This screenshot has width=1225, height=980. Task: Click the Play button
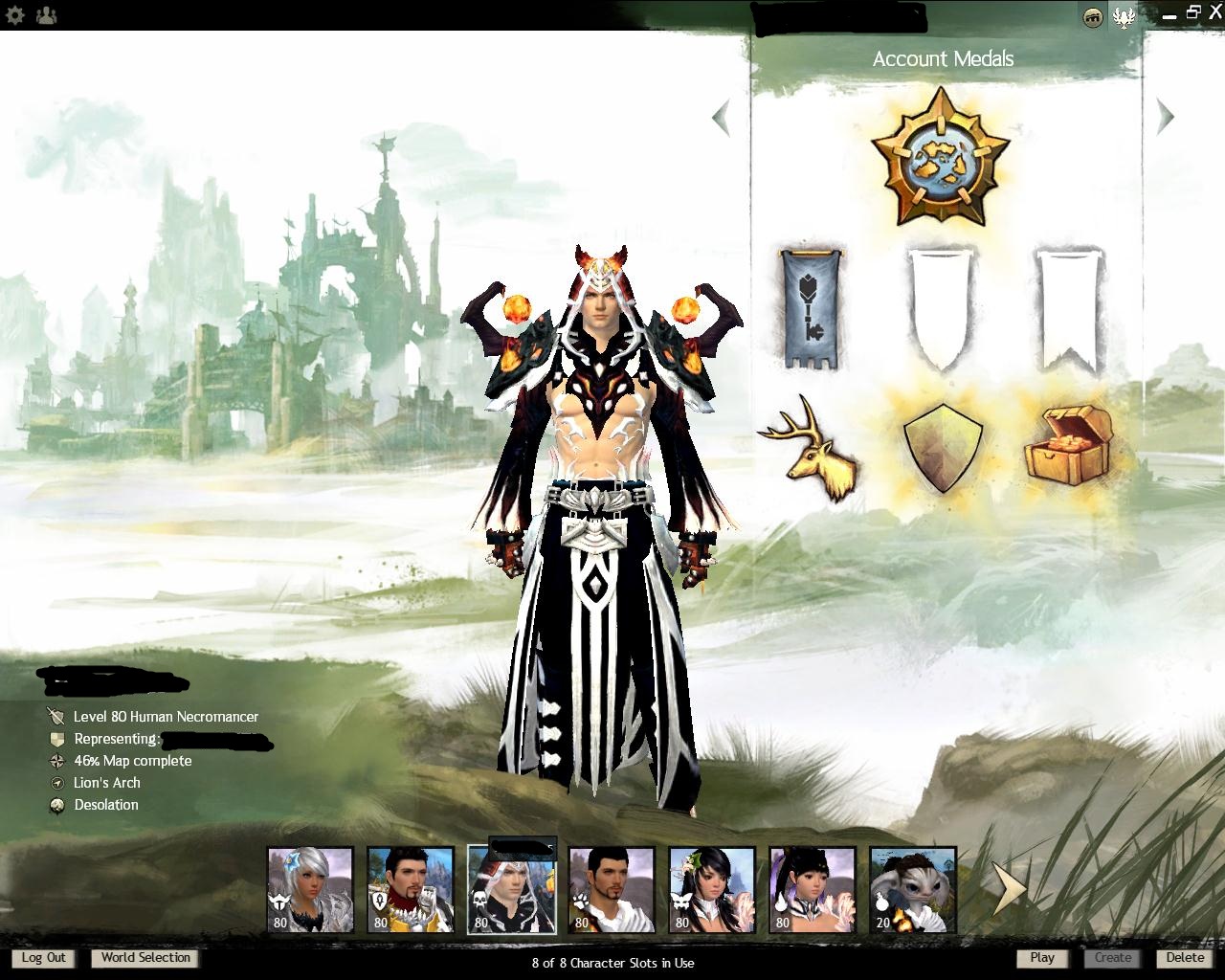coord(1042,958)
